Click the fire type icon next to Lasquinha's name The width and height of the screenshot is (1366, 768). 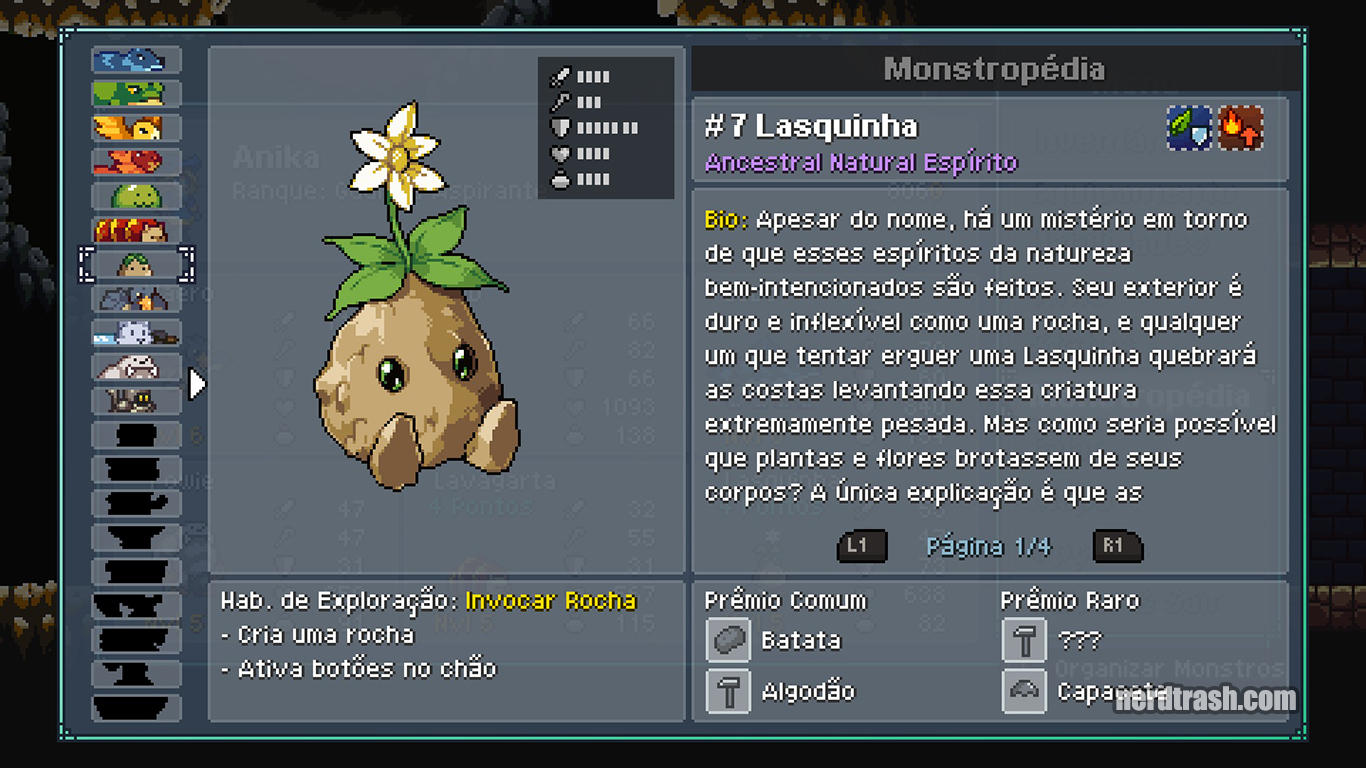click(x=1240, y=129)
